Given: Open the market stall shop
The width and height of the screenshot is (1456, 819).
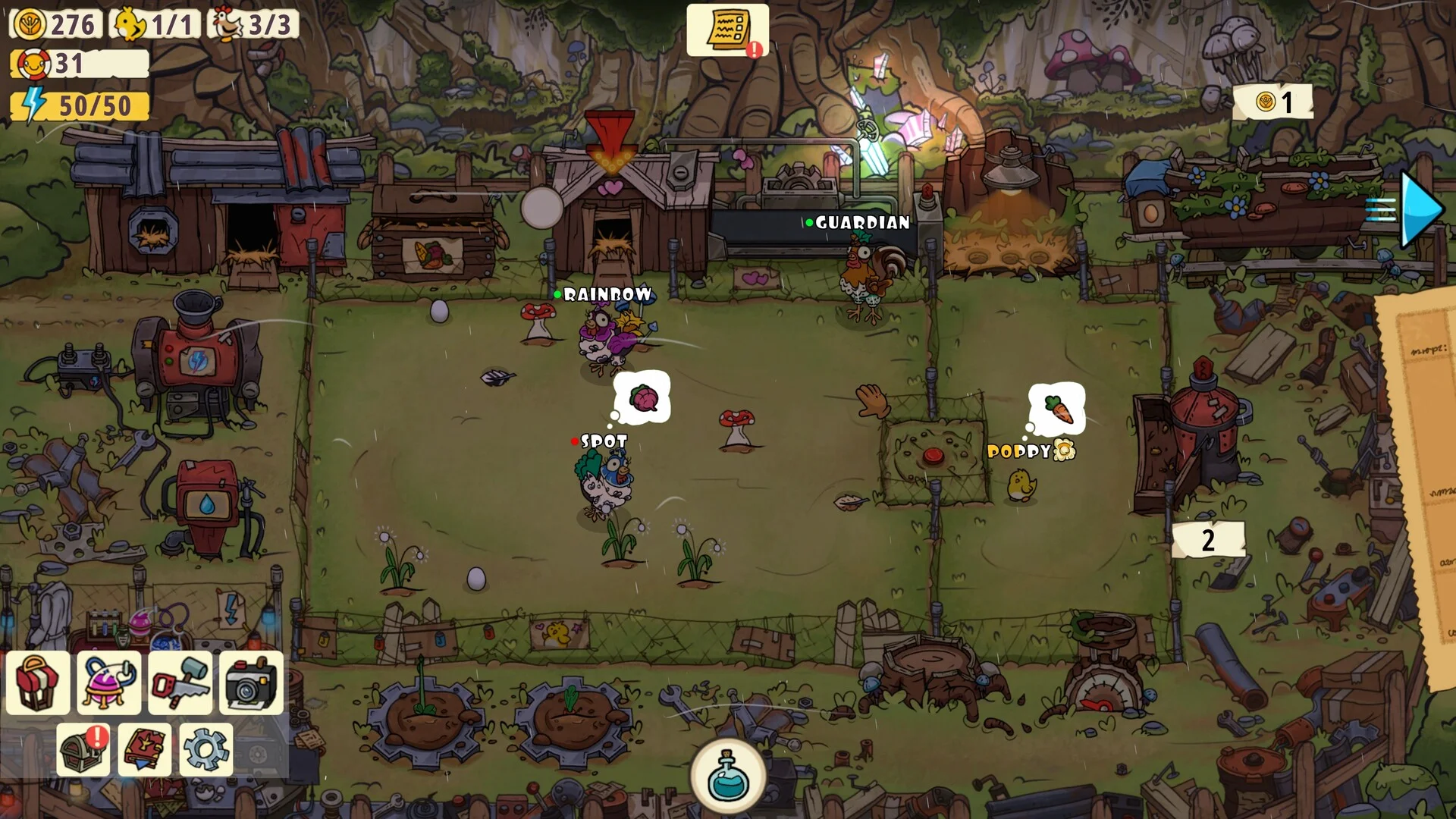Looking at the screenshot, I should (x=38, y=682).
